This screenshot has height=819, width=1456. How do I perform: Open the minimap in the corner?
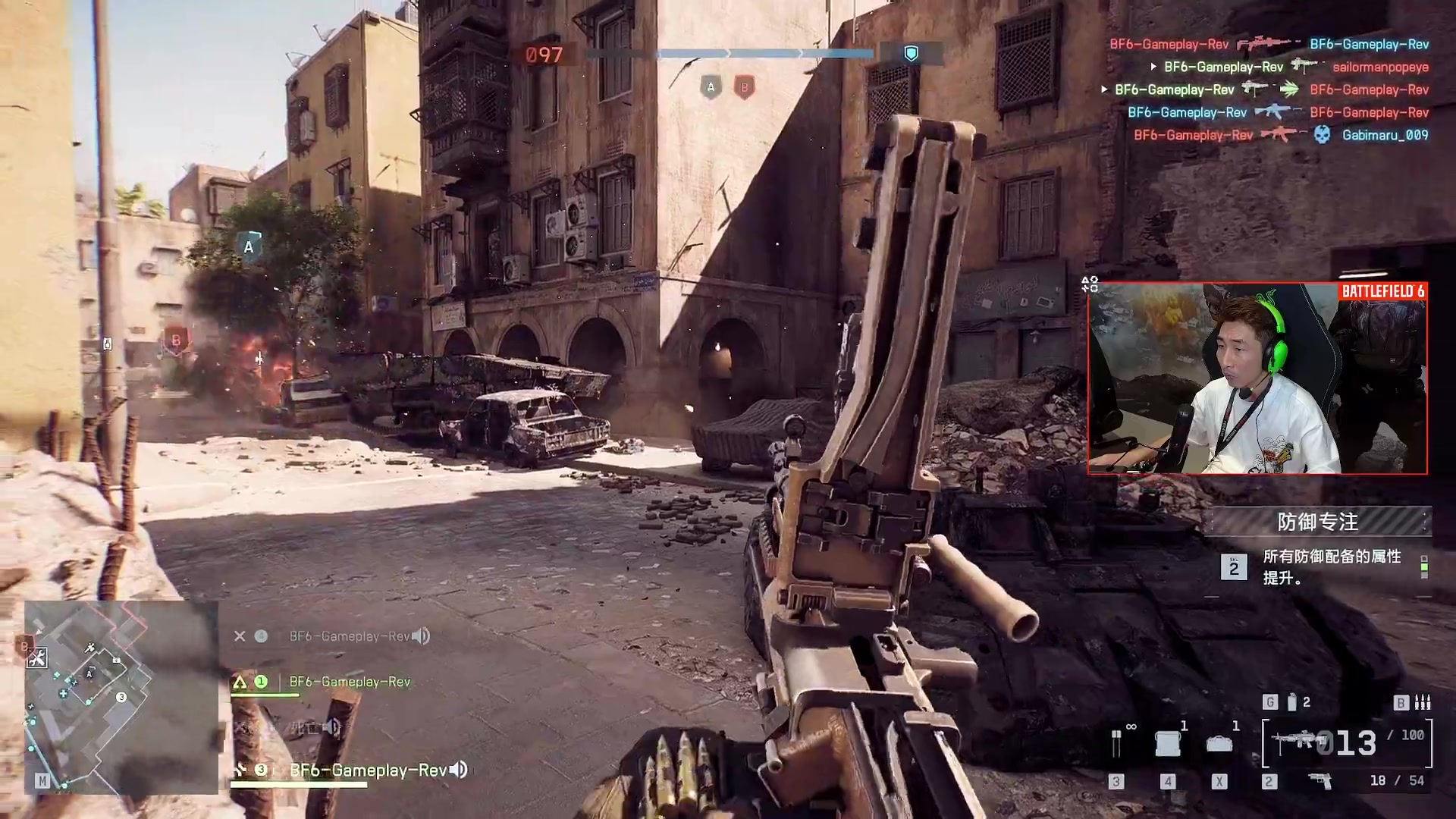tap(121, 698)
